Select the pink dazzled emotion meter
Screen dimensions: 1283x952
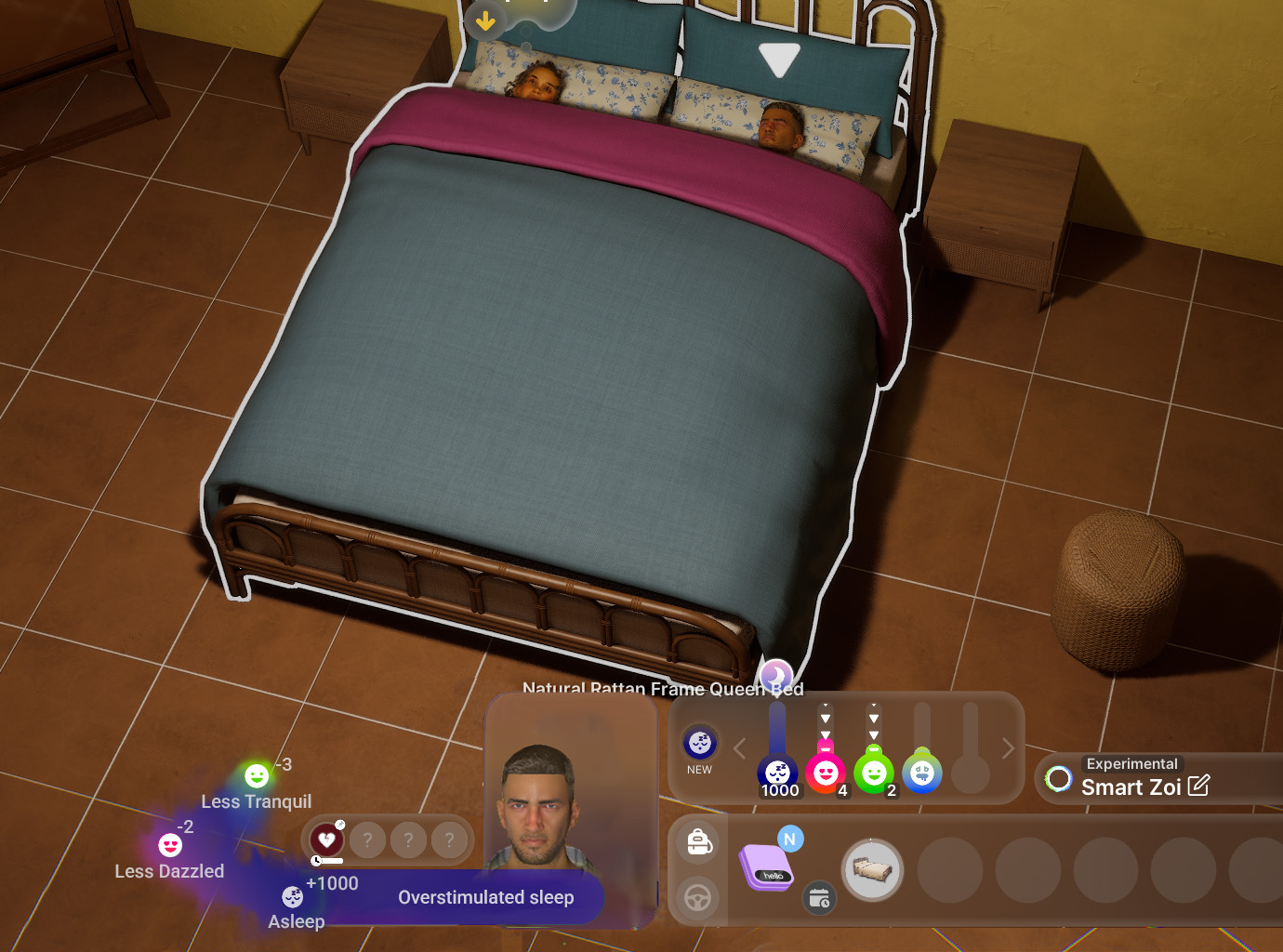[826, 773]
